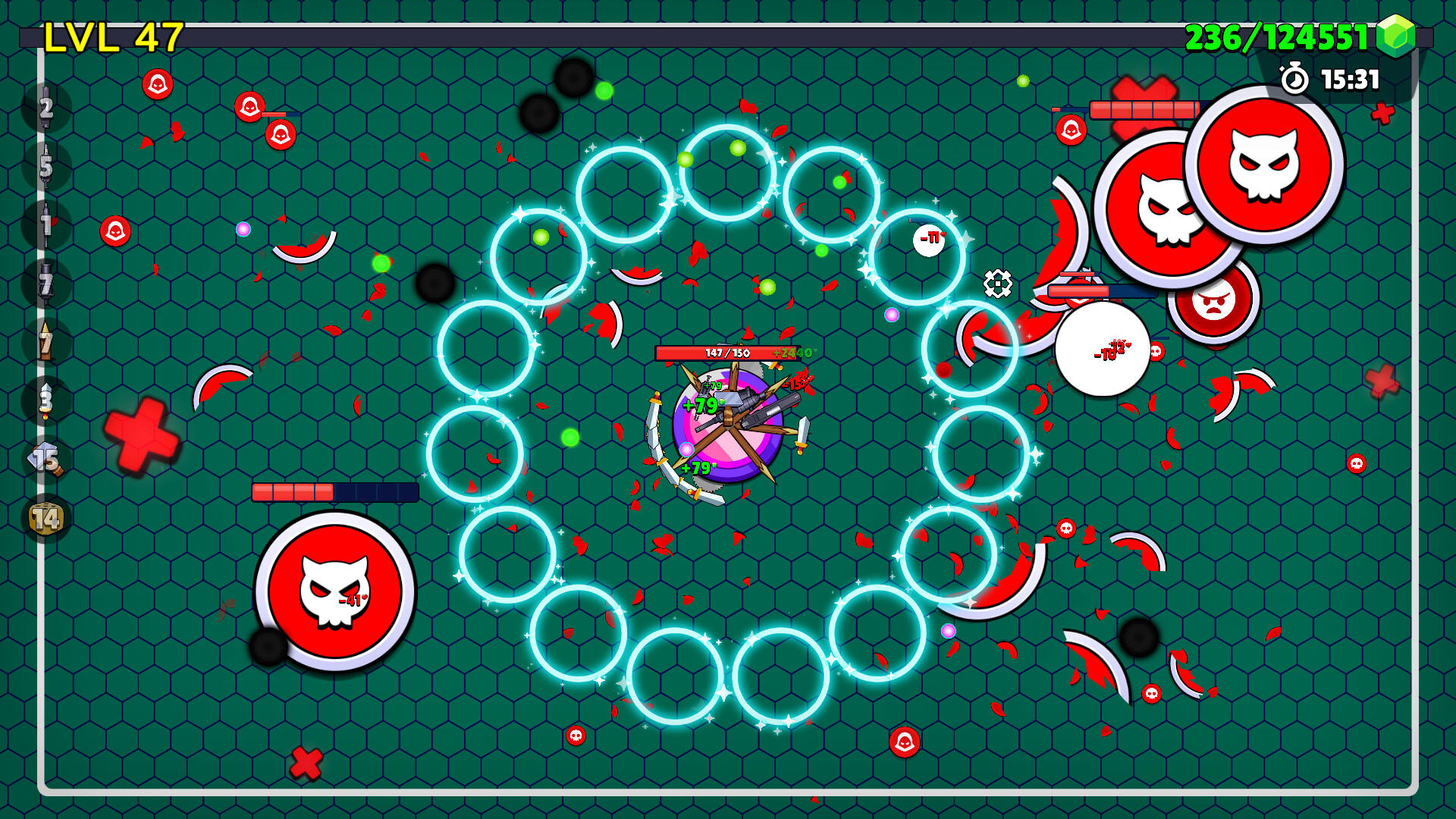1456x819 pixels.
Task: Click the stopwatch icon beside the timer
Action: point(1294,77)
